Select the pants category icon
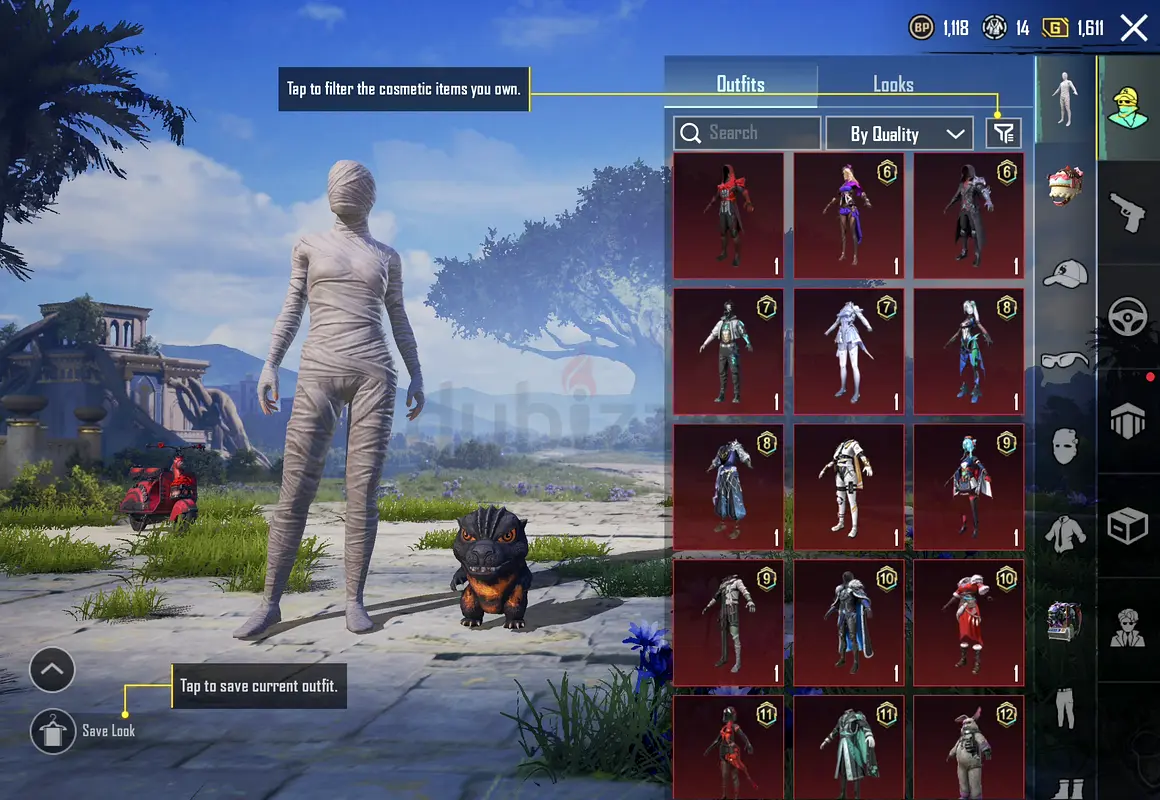 tap(1065, 708)
